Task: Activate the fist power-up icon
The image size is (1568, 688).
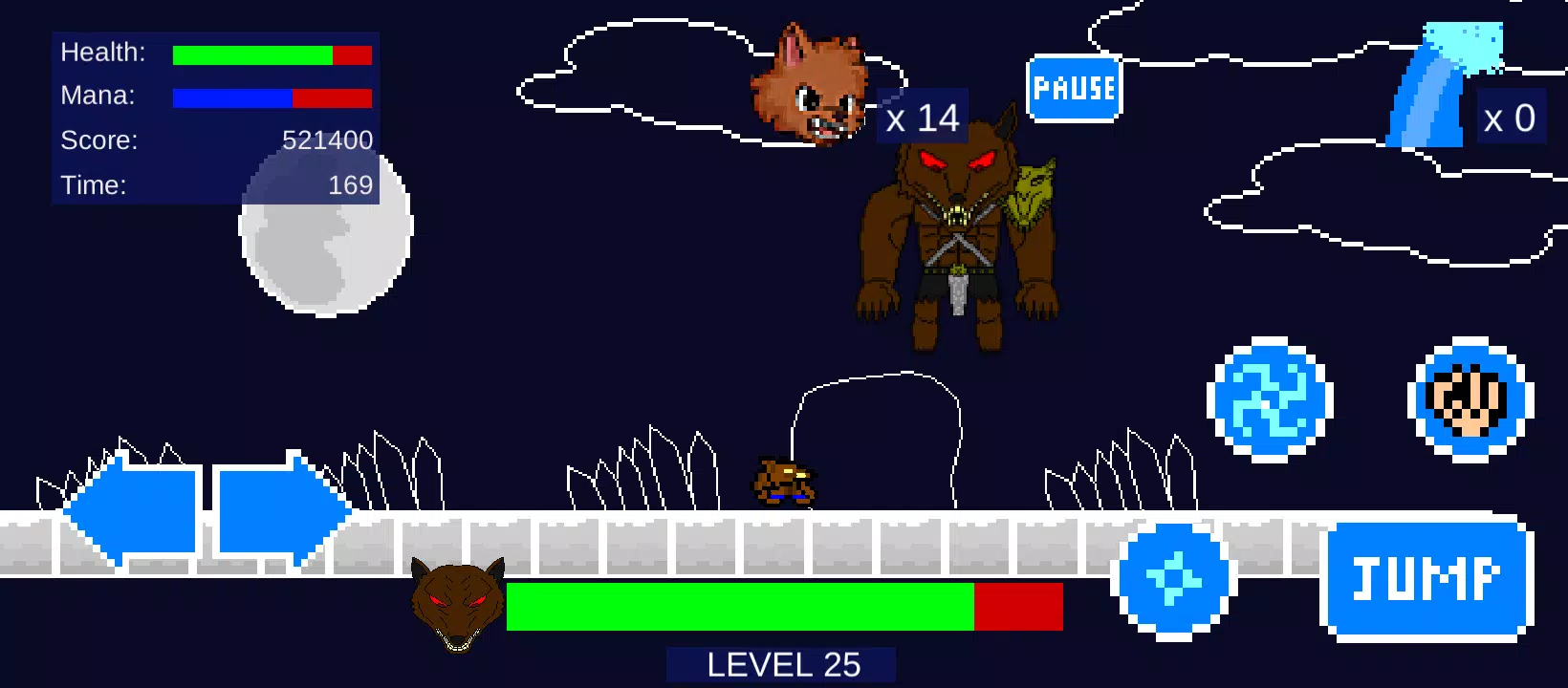Action: click(1470, 401)
